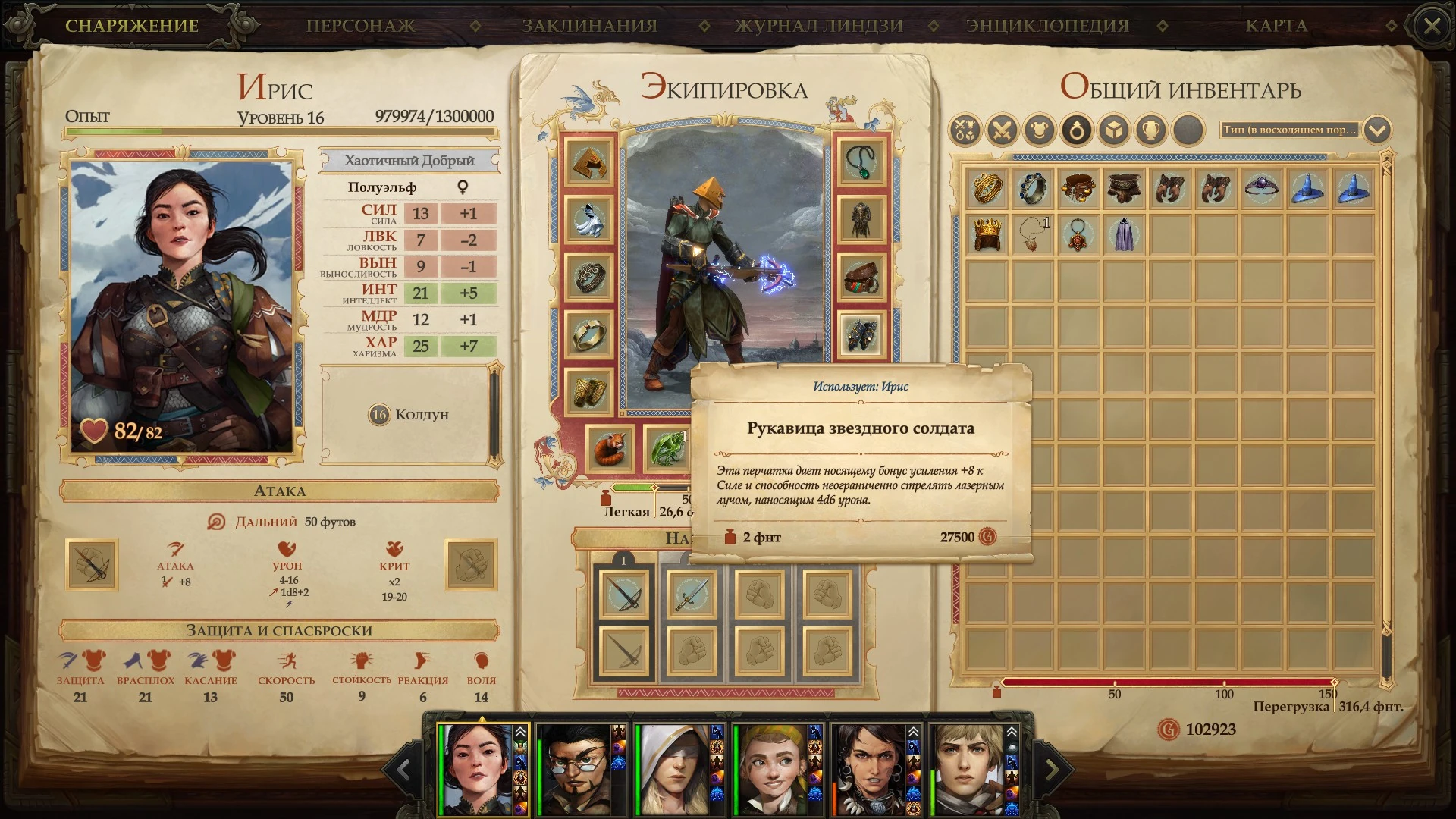The width and height of the screenshot is (1456, 819).
Task: Pick the purple cloak in inventory
Action: pyautogui.click(x=1124, y=234)
